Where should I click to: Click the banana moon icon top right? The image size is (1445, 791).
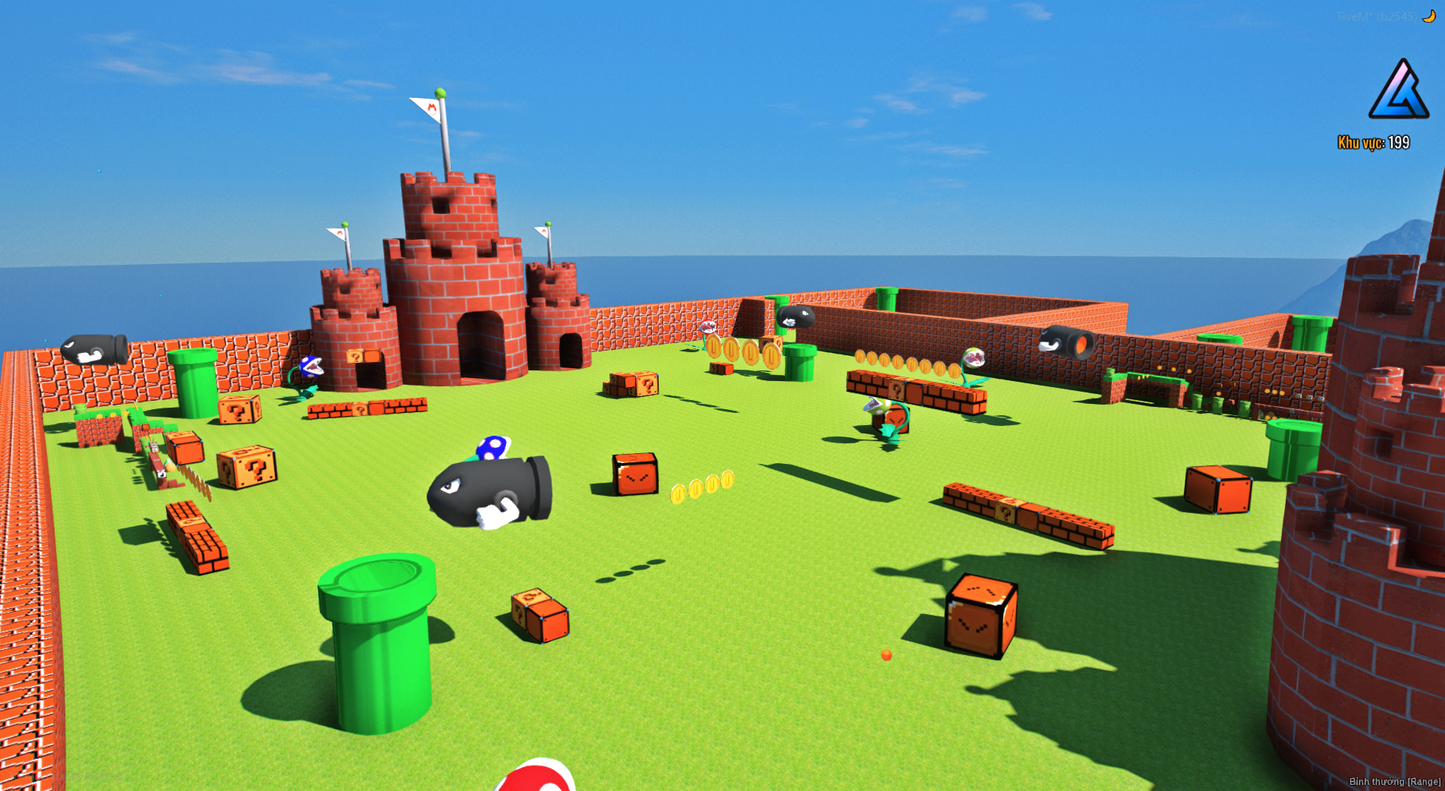coord(1430,16)
